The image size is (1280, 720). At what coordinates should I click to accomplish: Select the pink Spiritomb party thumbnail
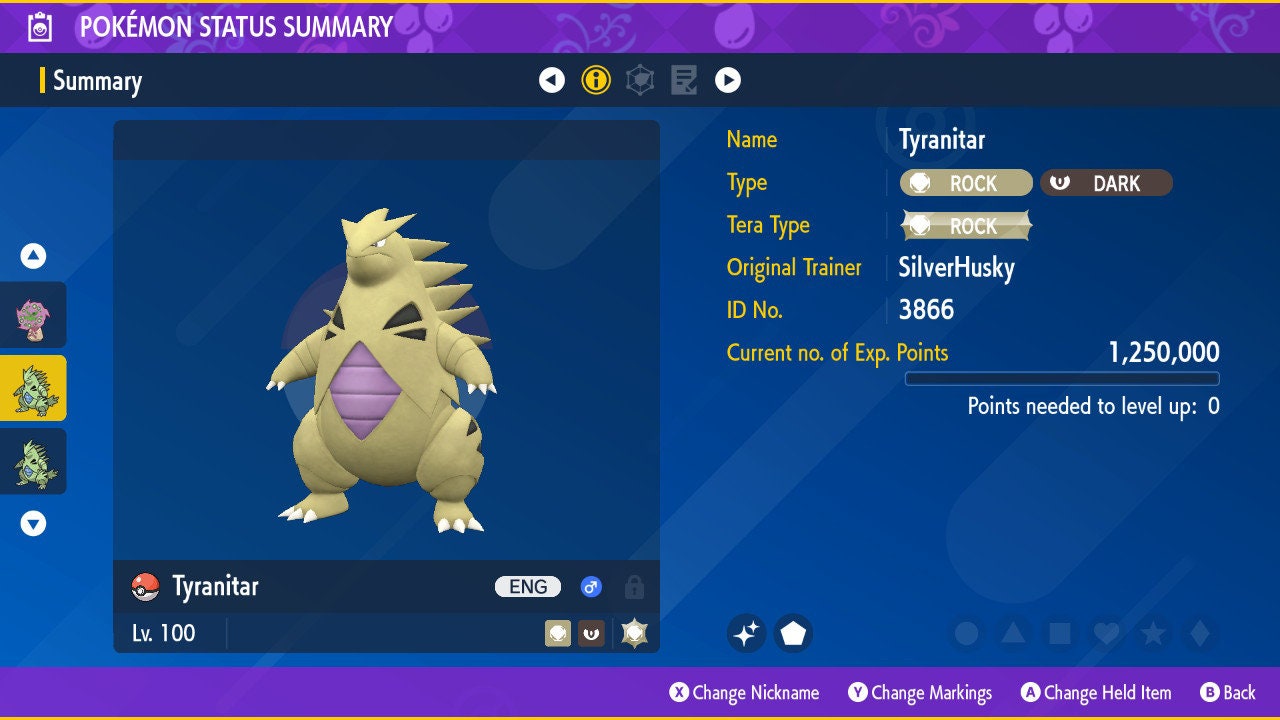click(33, 315)
